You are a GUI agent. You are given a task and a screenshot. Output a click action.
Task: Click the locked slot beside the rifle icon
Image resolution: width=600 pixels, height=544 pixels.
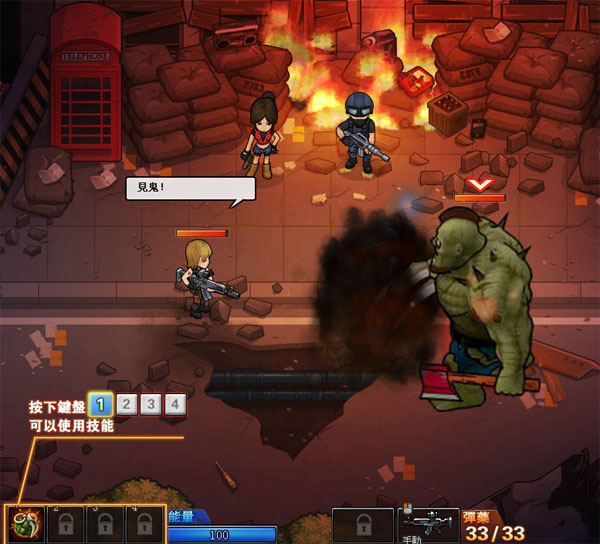pyautogui.click(x=363, y=525)
